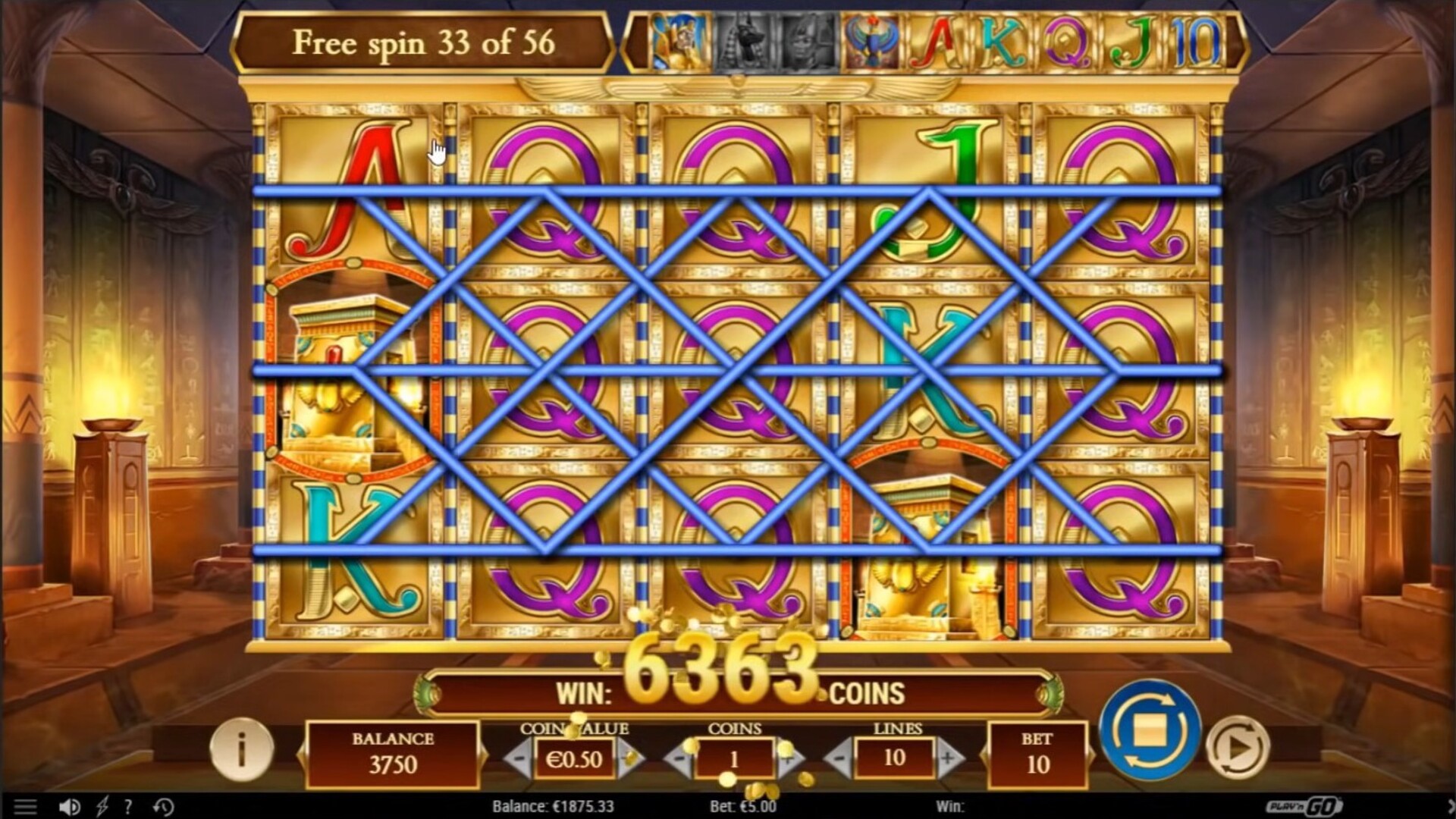
Task: Add more paylines with plus button
Action: [x=948, y=758]
